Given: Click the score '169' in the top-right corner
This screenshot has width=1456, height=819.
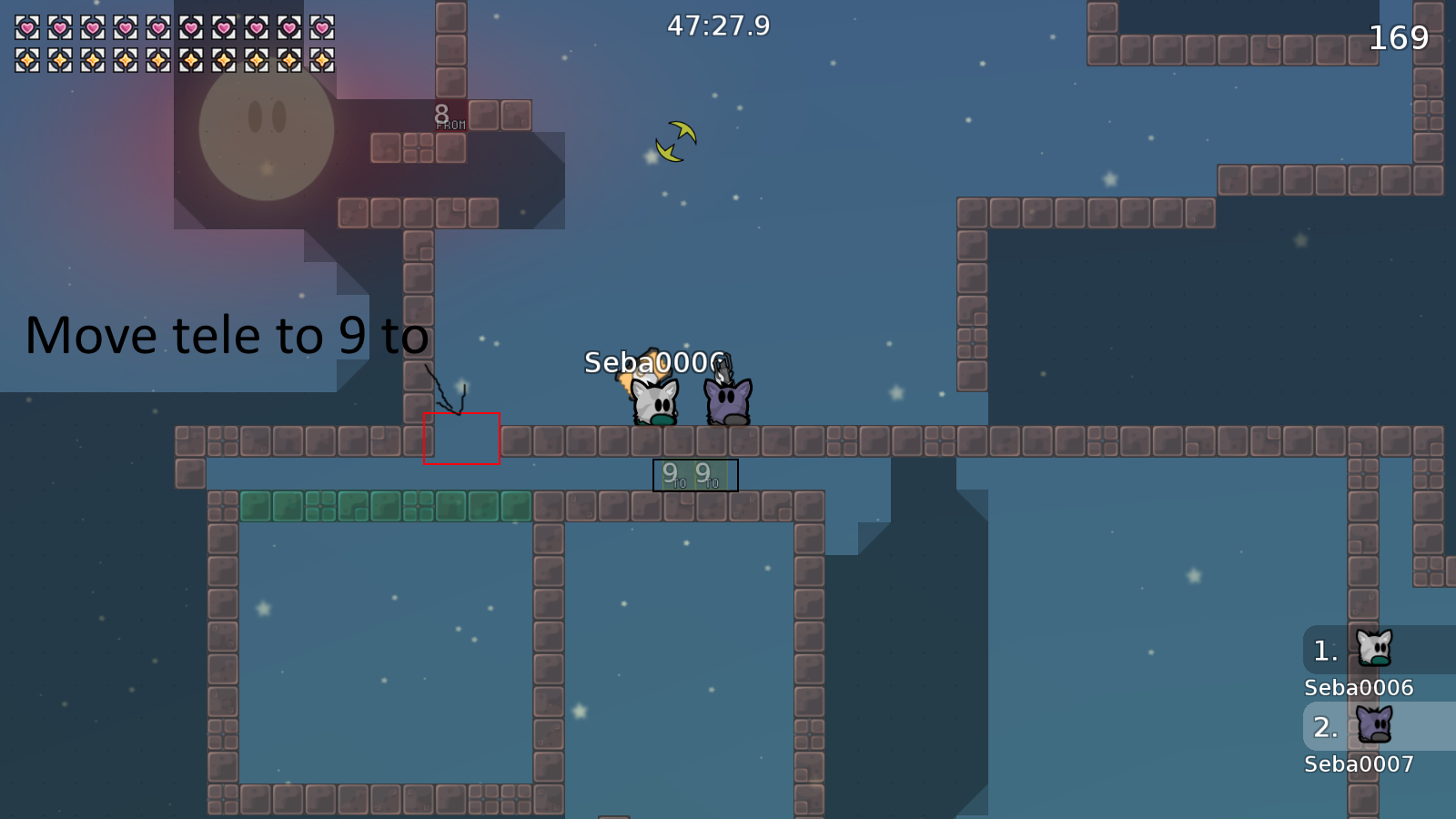Looking at the screenshot, I should coord(1399,37).
